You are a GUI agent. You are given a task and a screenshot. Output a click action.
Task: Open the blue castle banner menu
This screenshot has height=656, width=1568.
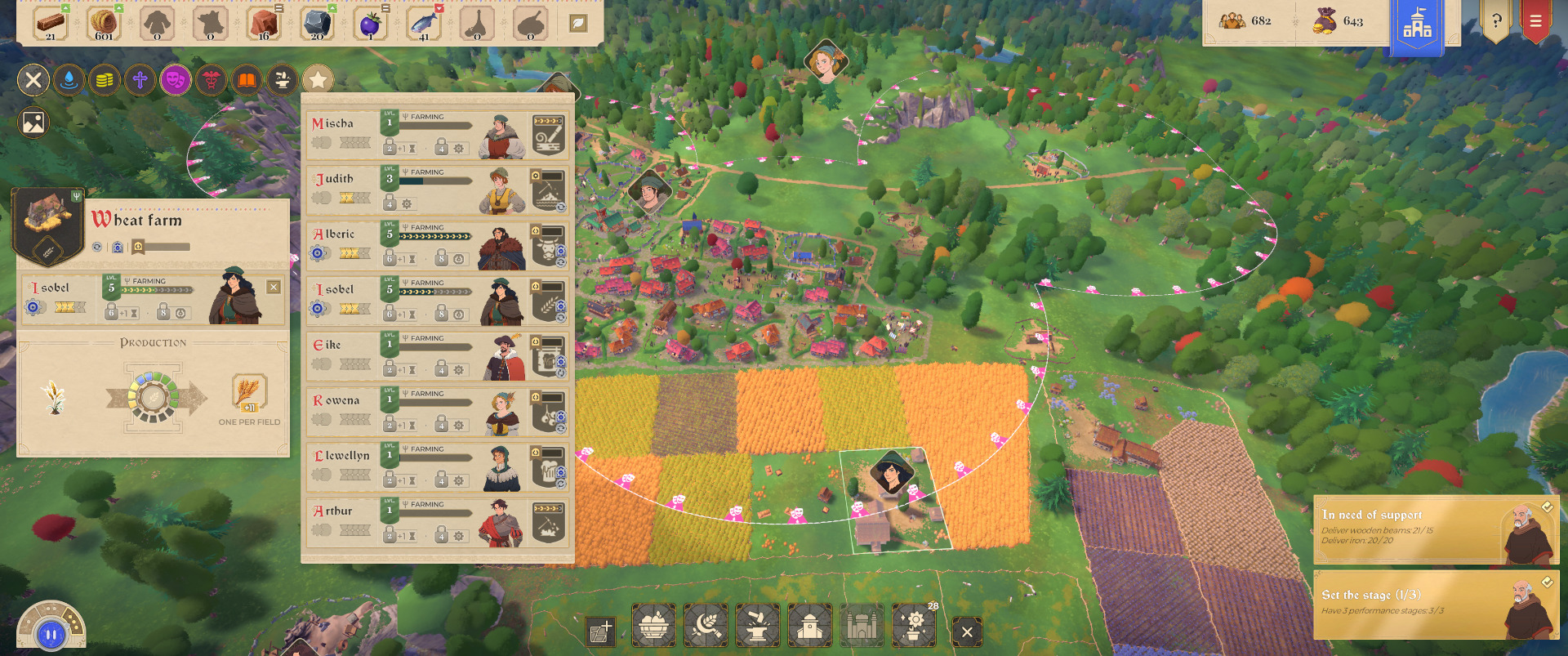(1417, 26)
